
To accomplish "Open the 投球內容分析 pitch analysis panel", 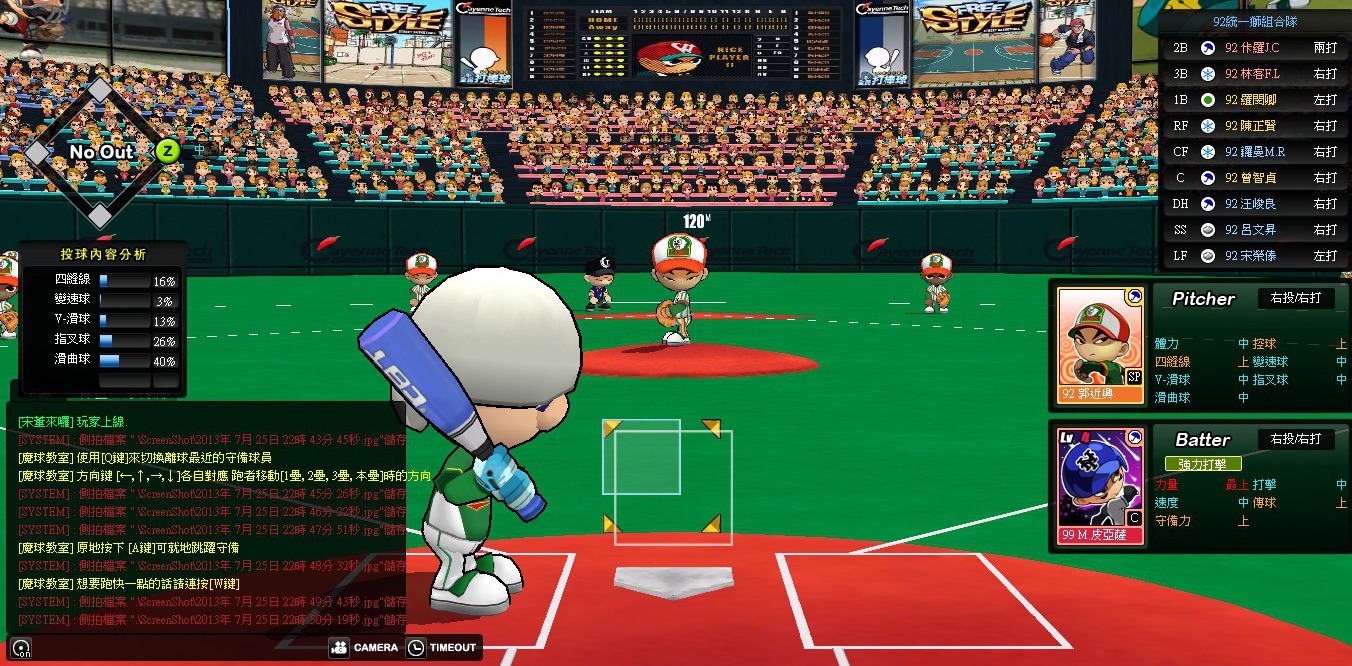I will (103, 254).
